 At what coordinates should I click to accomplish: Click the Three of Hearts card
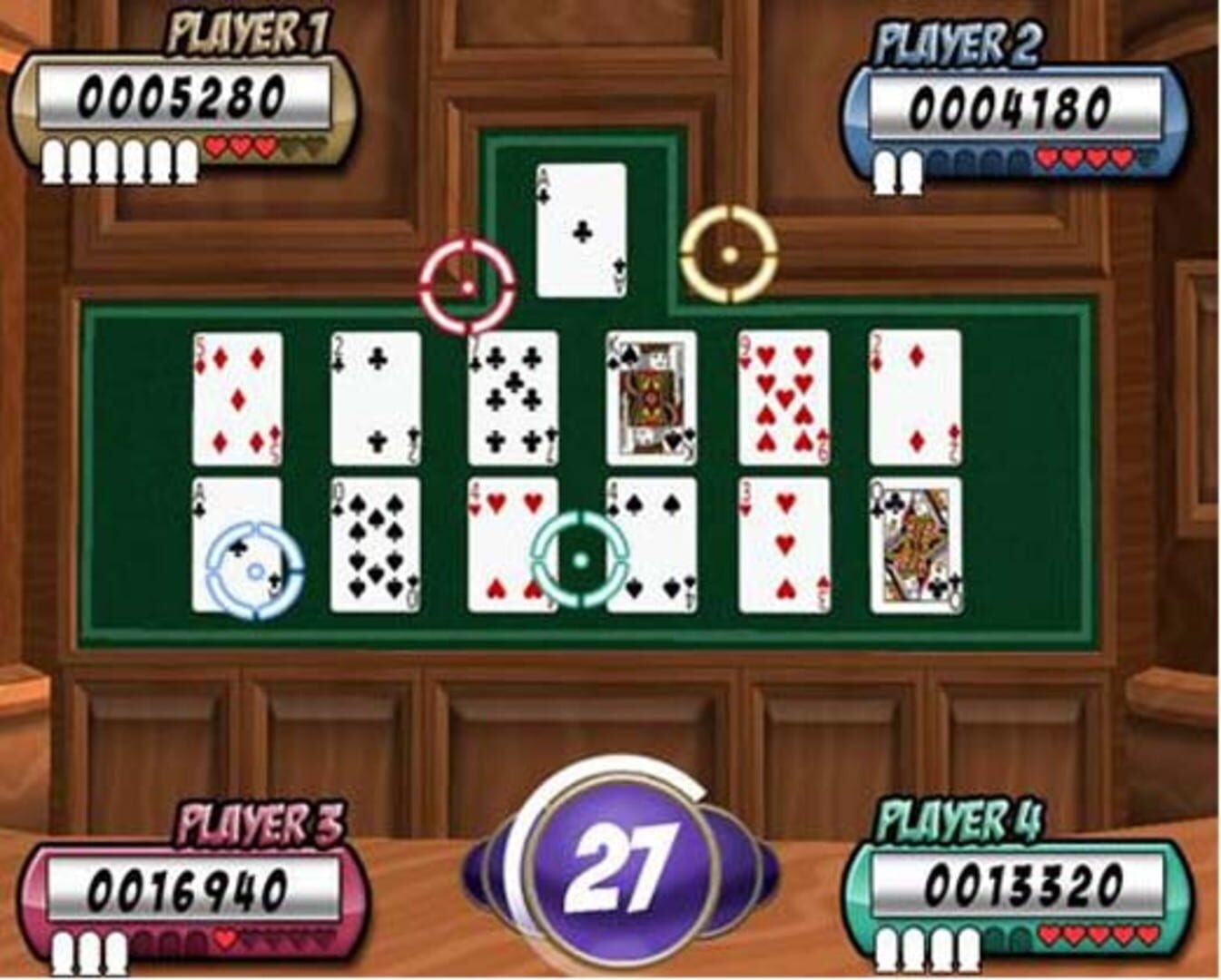[784, 544]
